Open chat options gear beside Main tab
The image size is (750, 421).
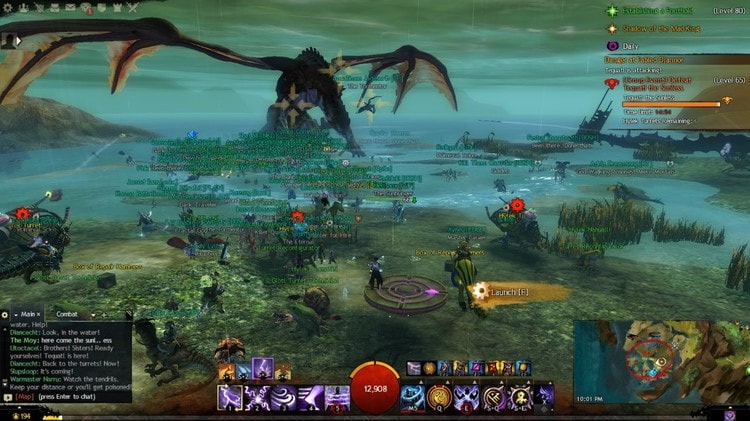tap(6, 314)
